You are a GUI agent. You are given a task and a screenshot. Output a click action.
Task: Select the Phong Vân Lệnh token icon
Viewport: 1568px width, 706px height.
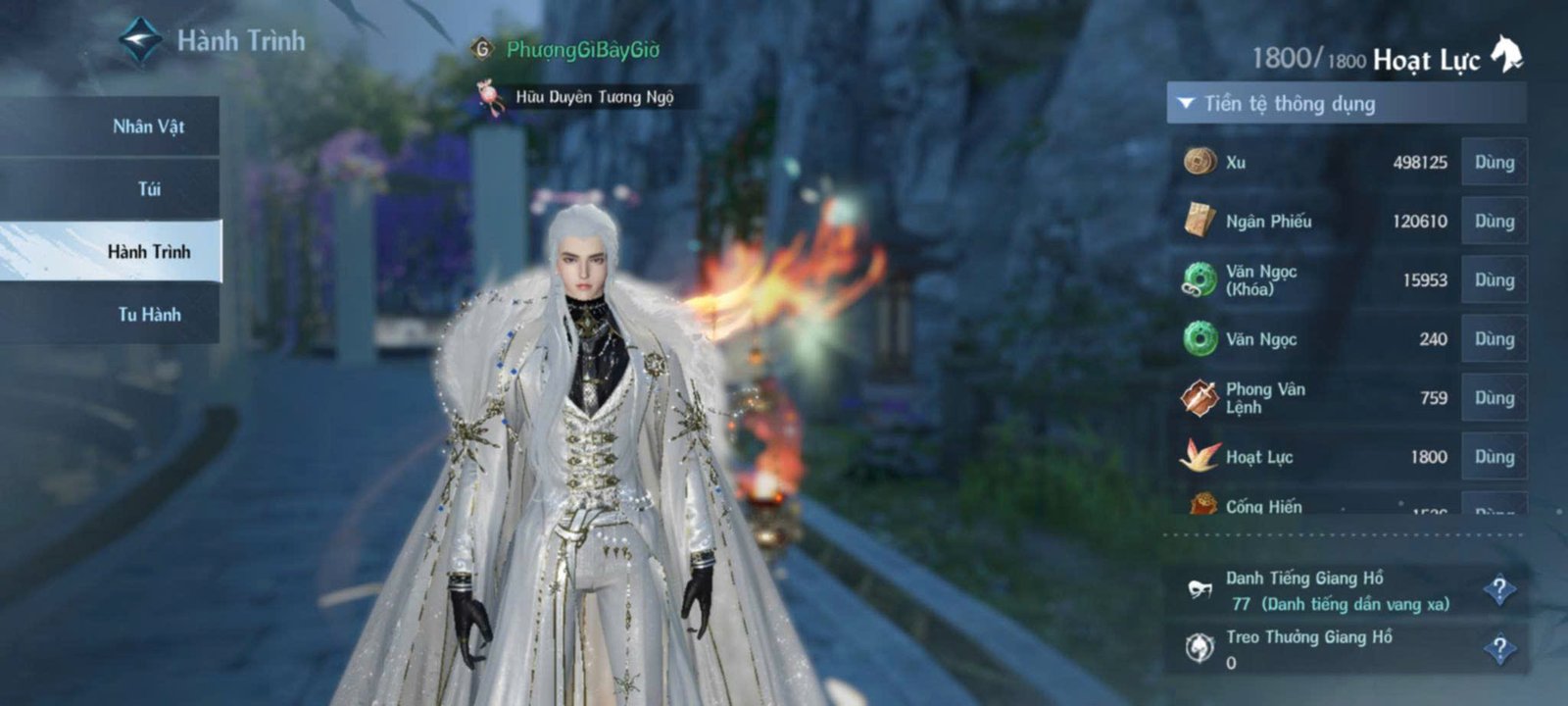point(1198,398)
